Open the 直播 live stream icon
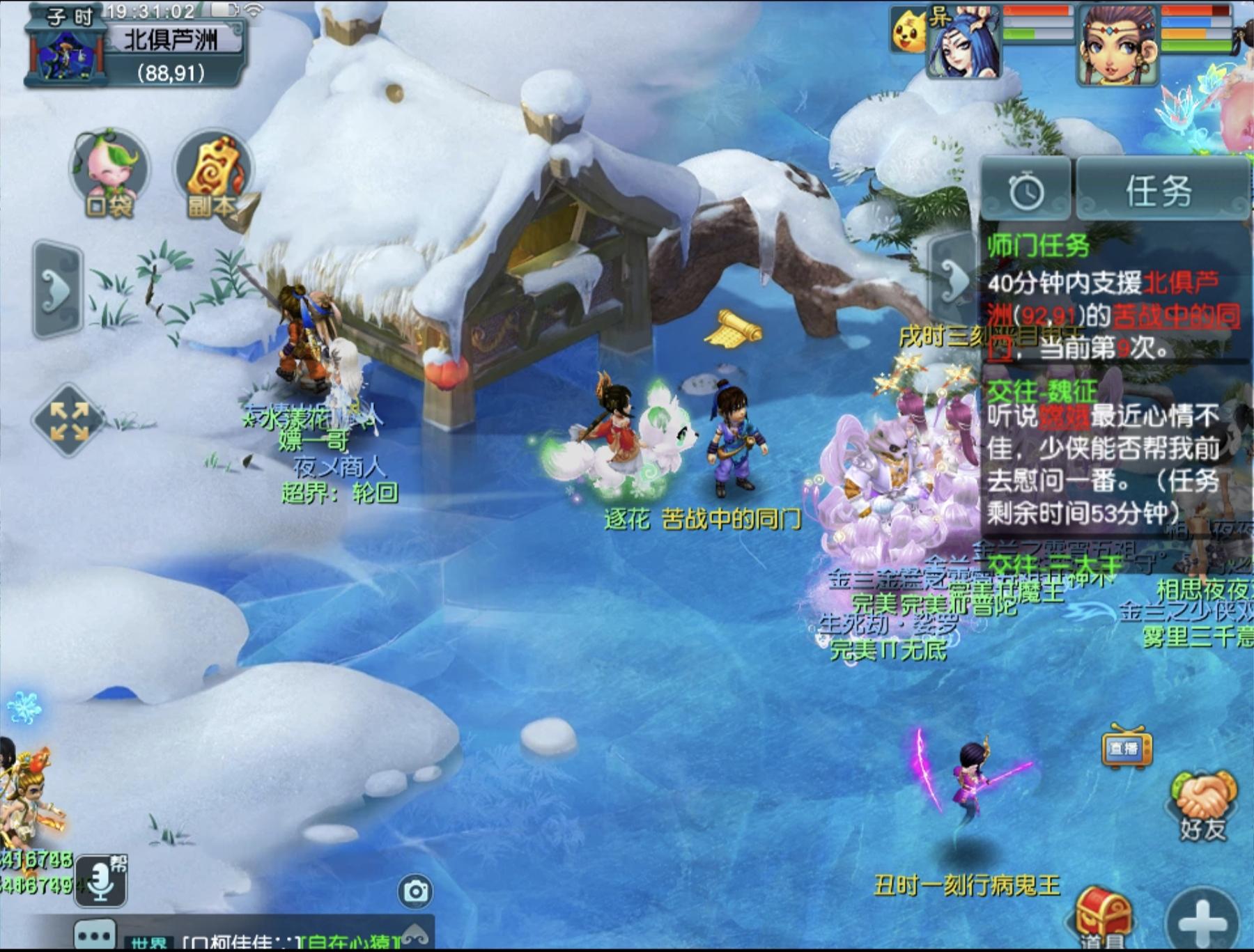The width and height of the screenshot is (1254, 952). point(1126,748)
